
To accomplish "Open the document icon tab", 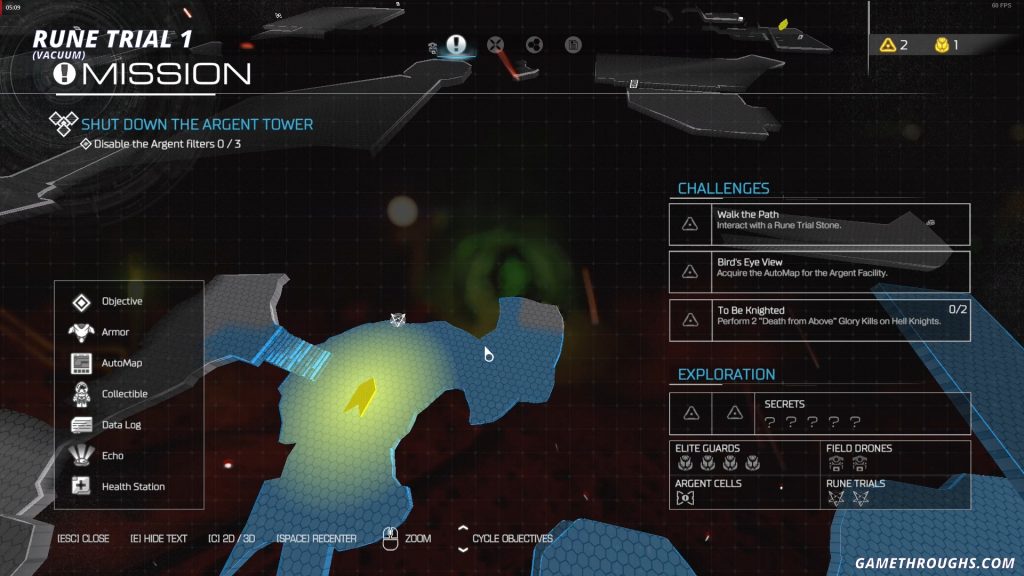I will 572,45.
